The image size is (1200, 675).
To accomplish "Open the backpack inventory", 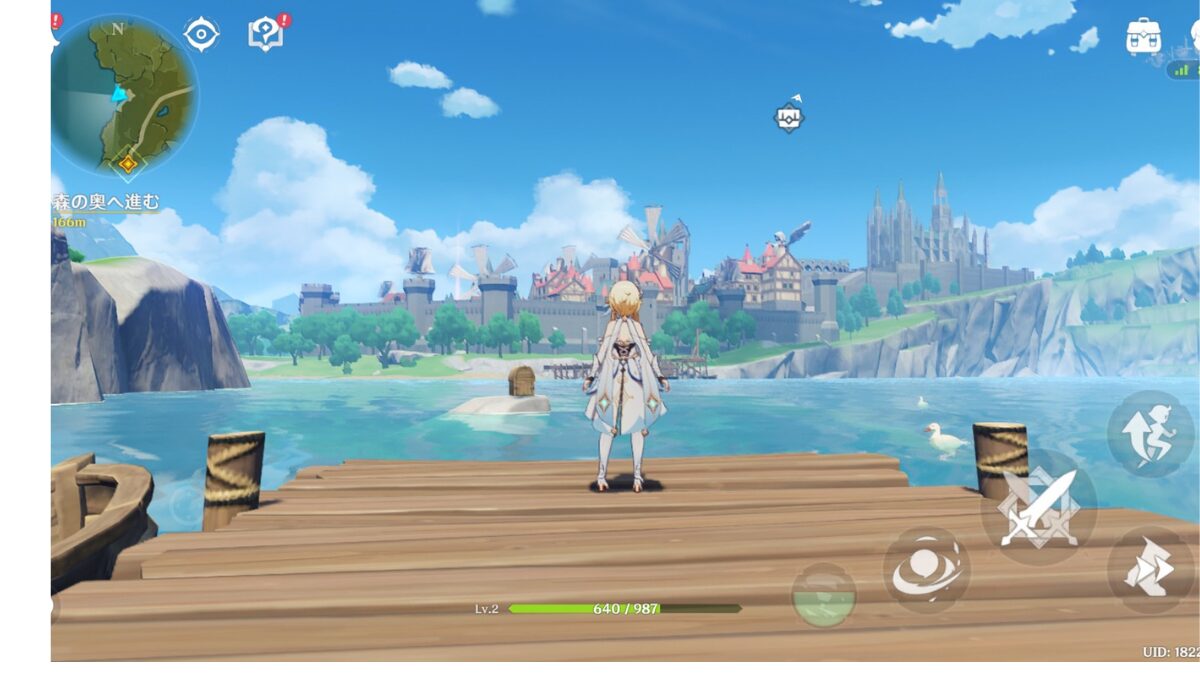I will coord(1143,36).
